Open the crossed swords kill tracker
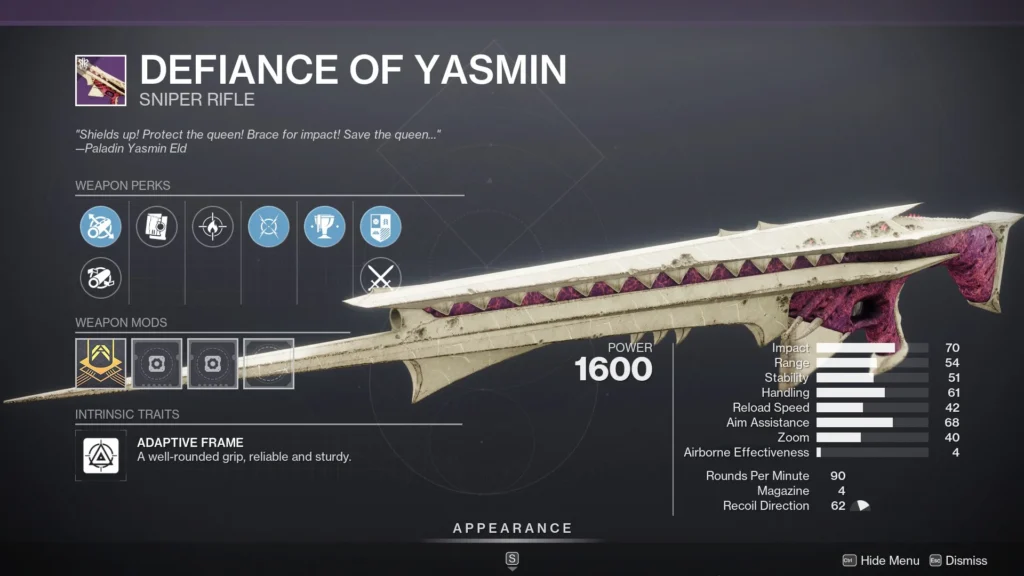Viewport: 1024px width, 576px height. coord(380,278)
